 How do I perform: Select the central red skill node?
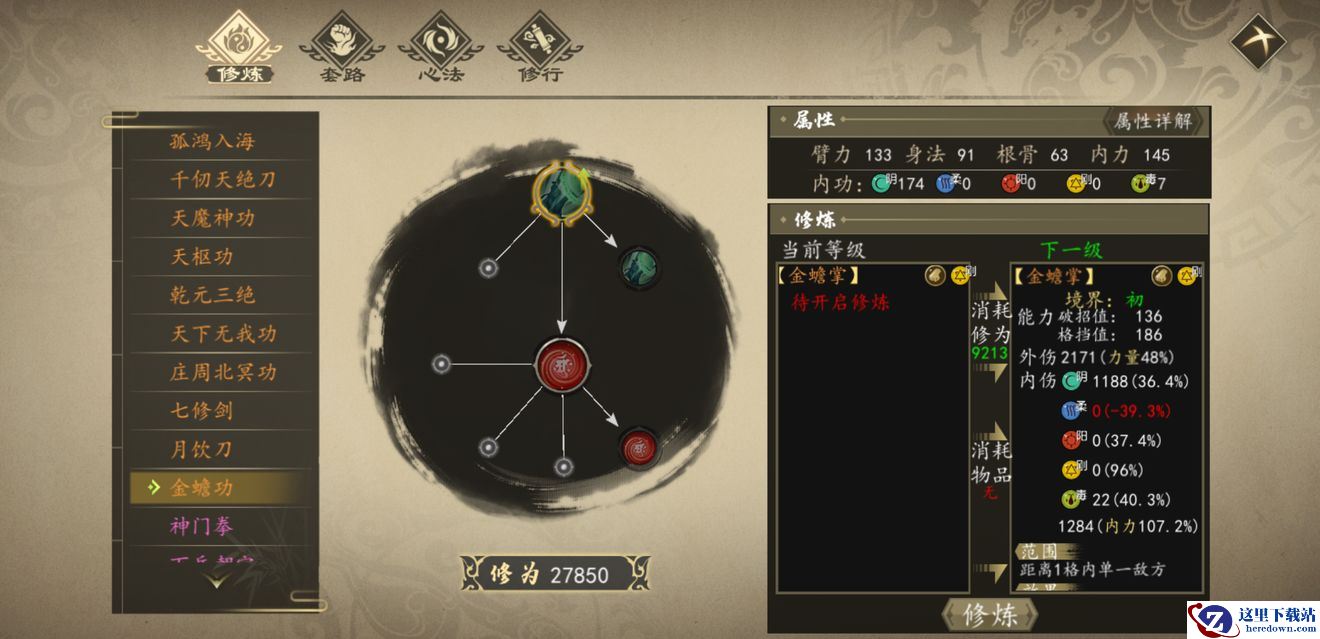pyautogui.click(x=561, y=362)
